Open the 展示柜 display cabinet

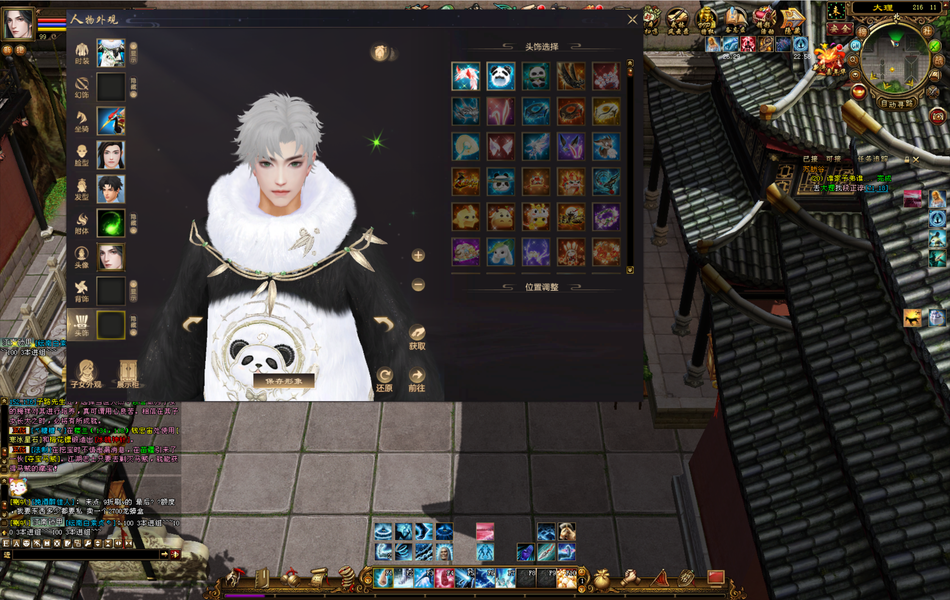pos(127,372)
